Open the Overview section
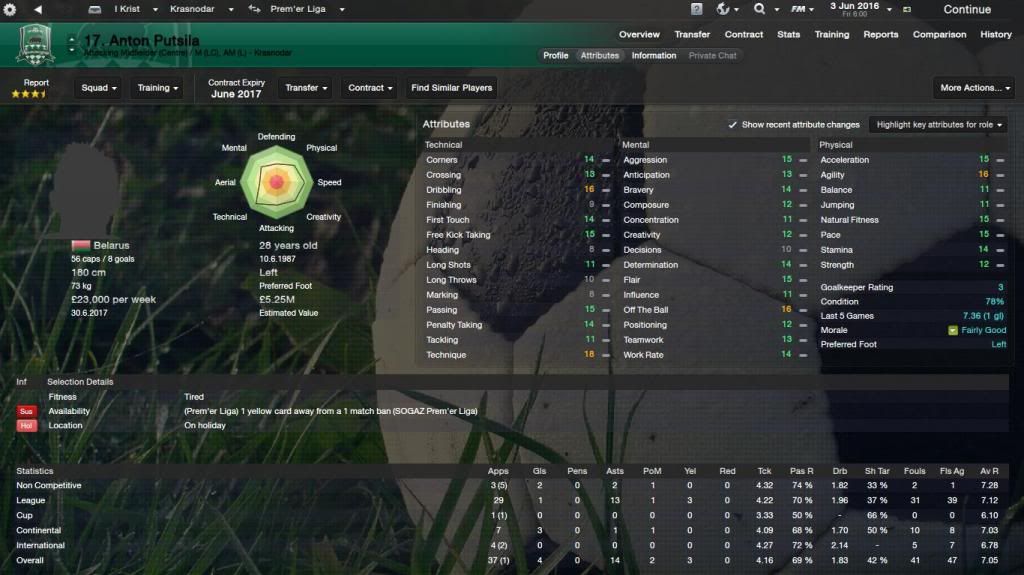The height and width of the screenshot is (575, 1024). pos(639,34)
